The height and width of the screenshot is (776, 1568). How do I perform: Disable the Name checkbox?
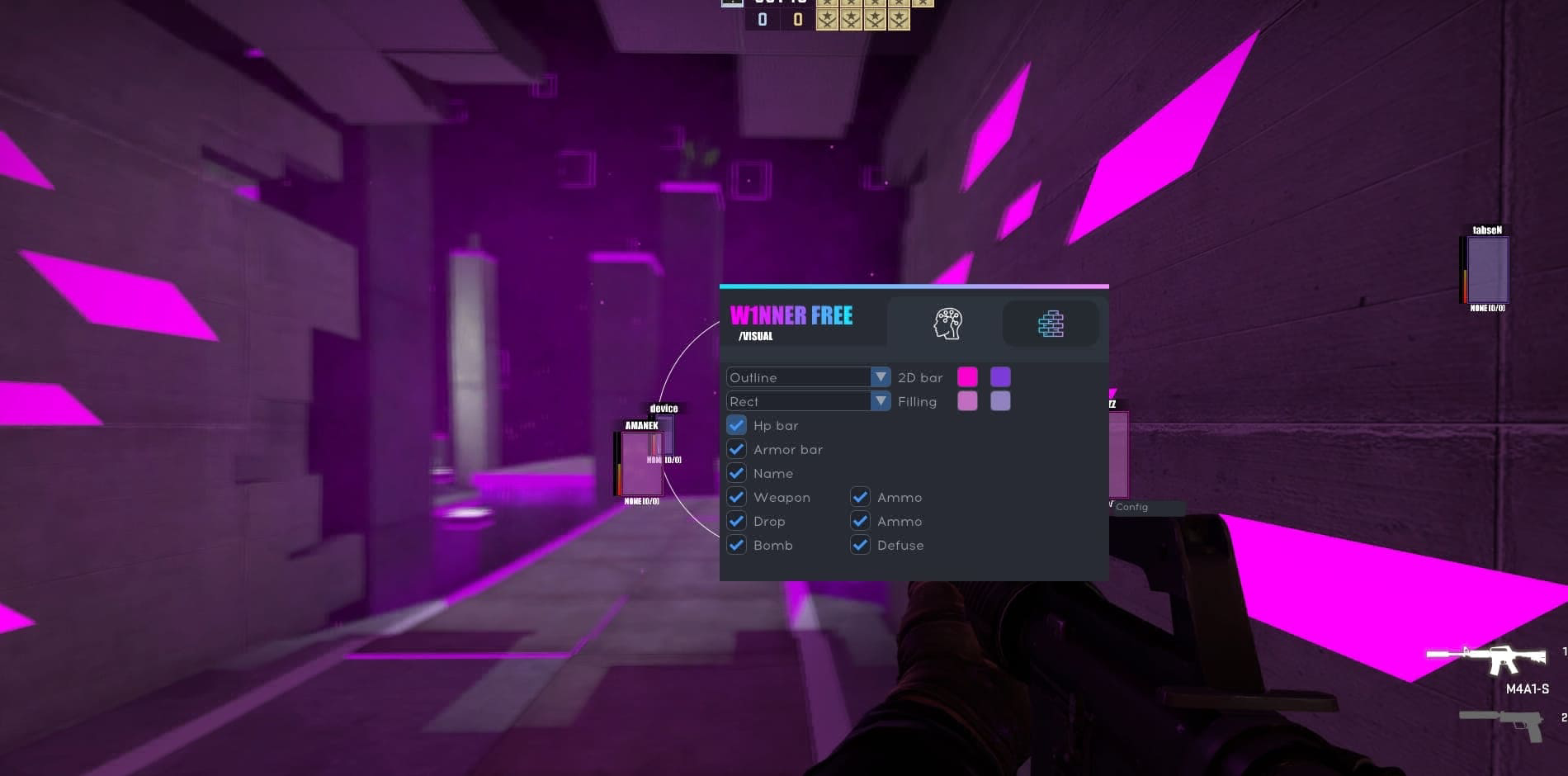pos(736,473)
